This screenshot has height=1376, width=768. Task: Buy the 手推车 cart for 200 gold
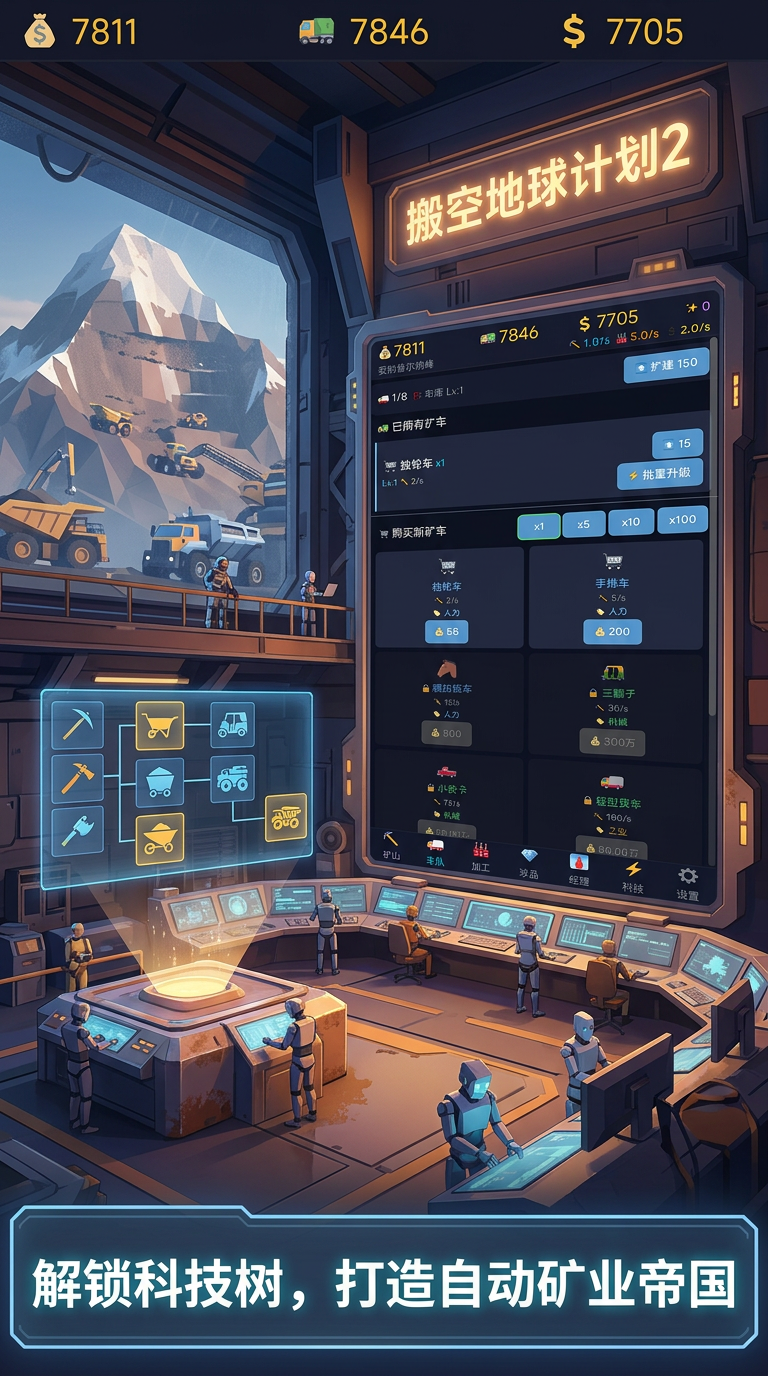click(x=613, y=631)
